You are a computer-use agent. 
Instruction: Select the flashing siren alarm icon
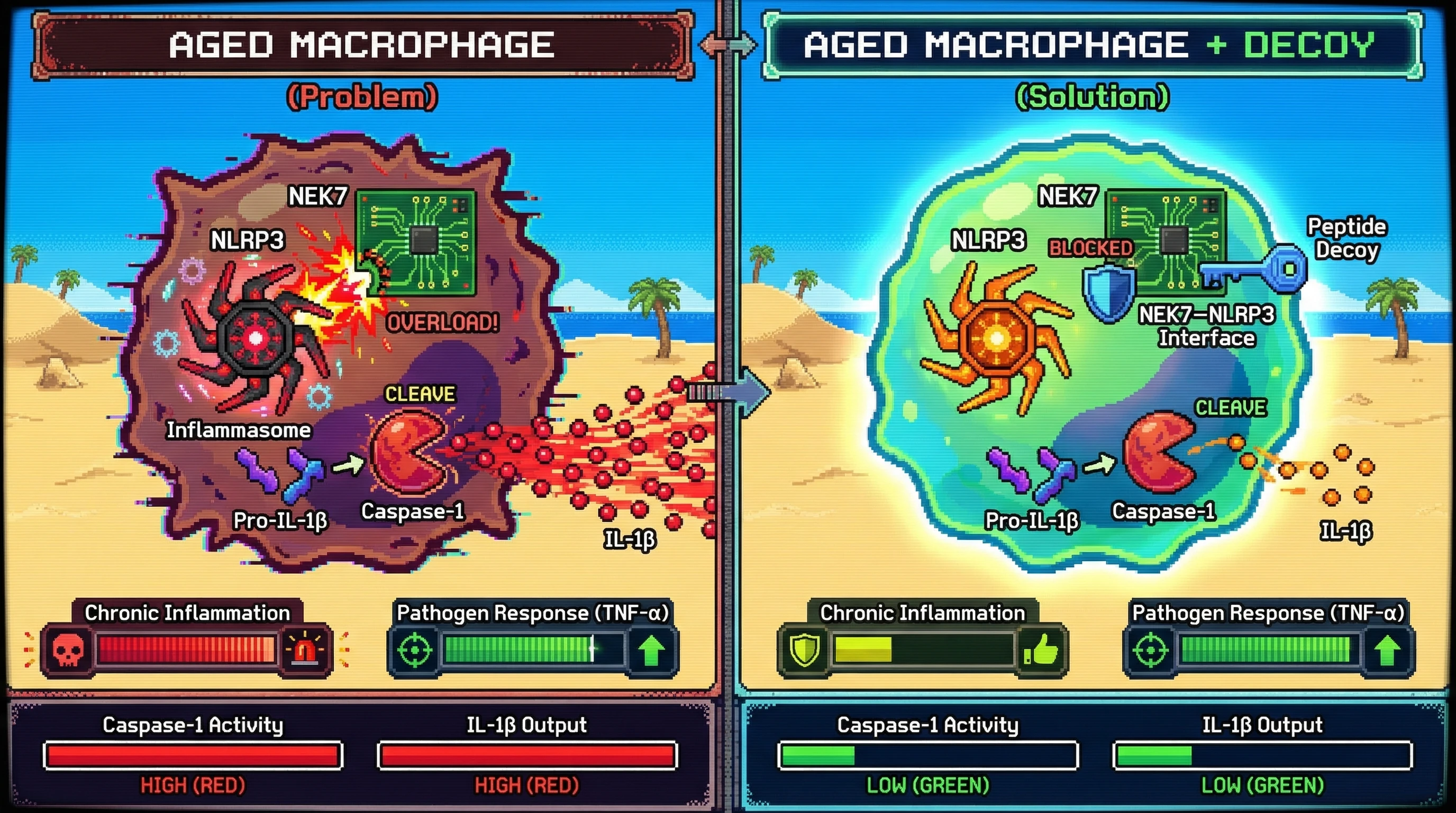point(305,649)
